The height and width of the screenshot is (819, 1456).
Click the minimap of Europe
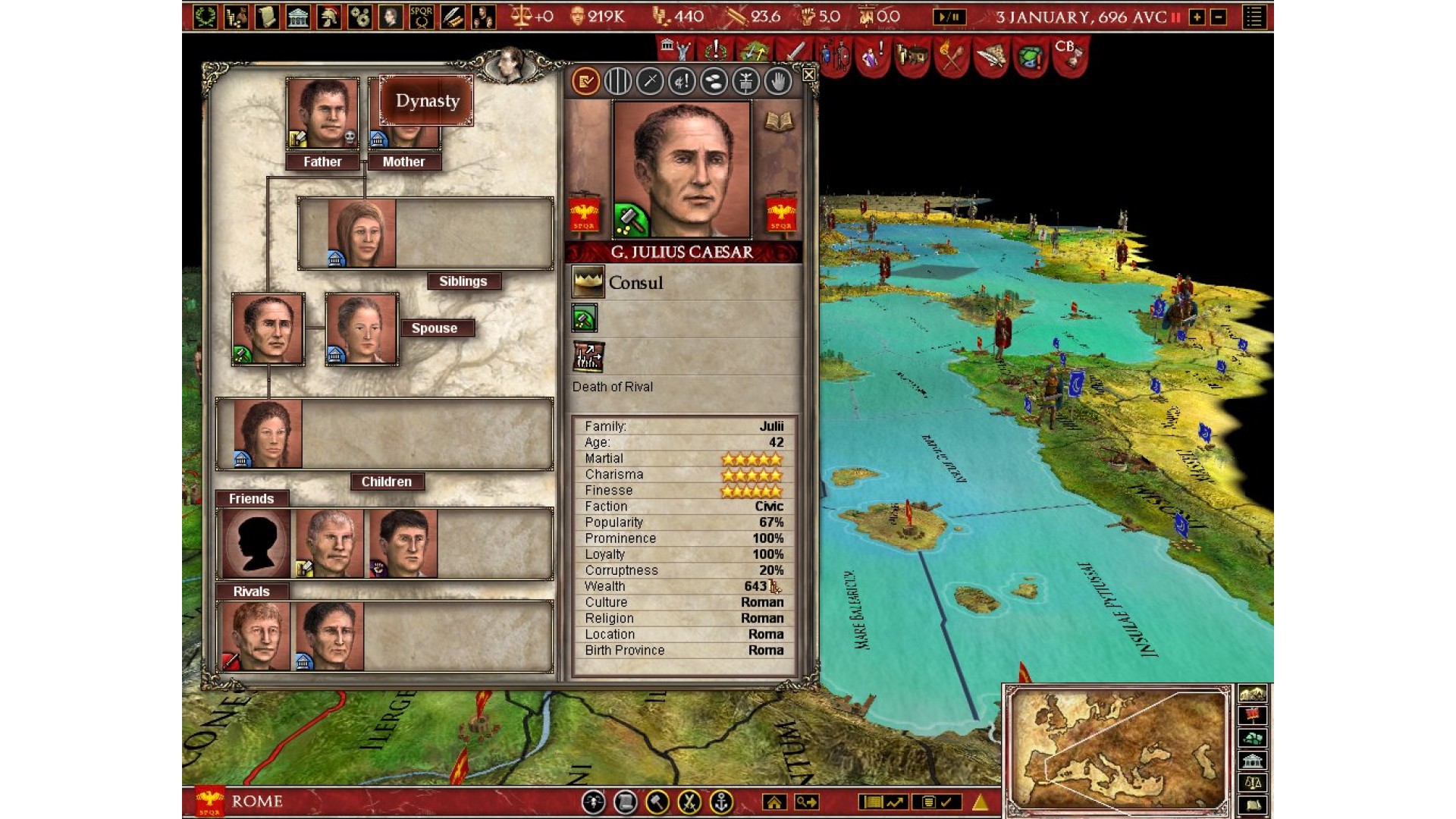point(1118,749)
